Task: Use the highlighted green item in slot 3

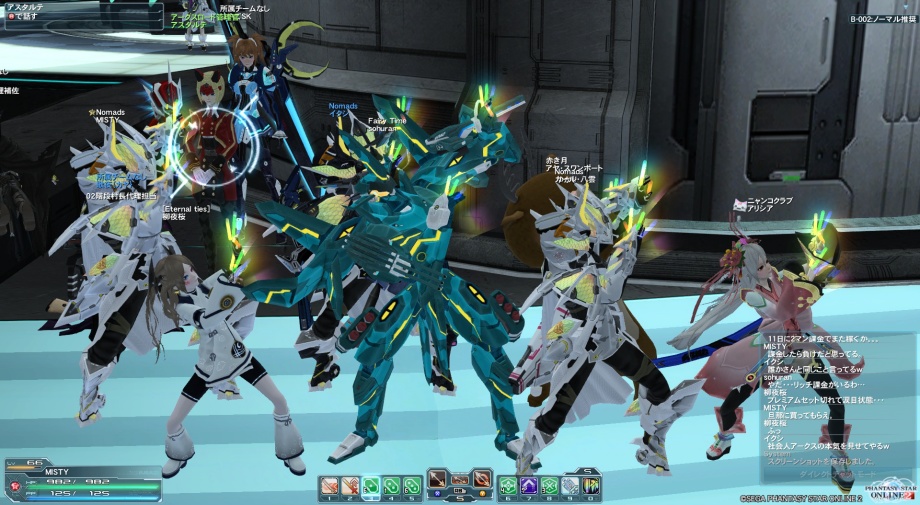Action: (371, 486)
